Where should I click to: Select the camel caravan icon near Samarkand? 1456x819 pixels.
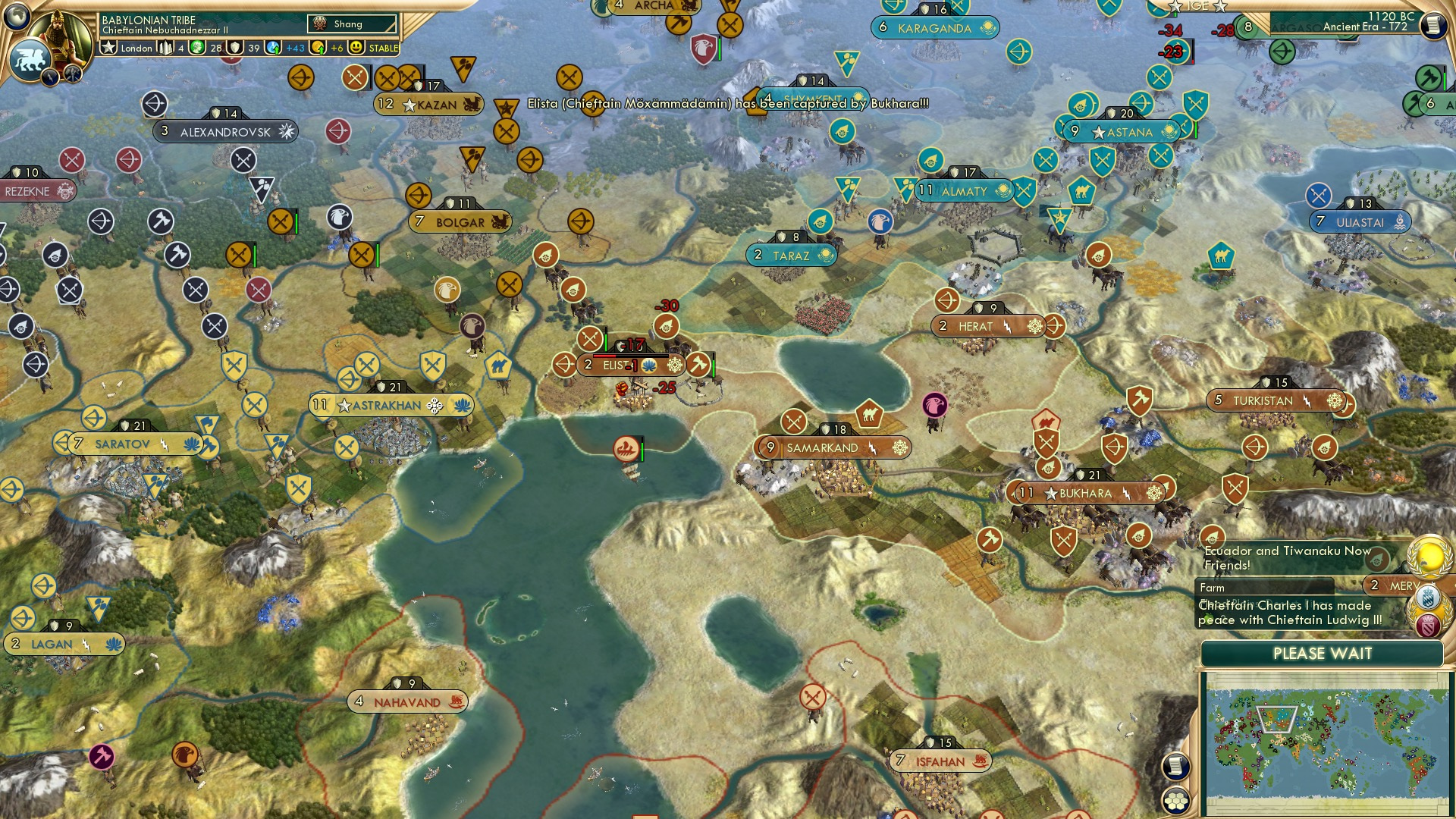[x=870, y=412]
